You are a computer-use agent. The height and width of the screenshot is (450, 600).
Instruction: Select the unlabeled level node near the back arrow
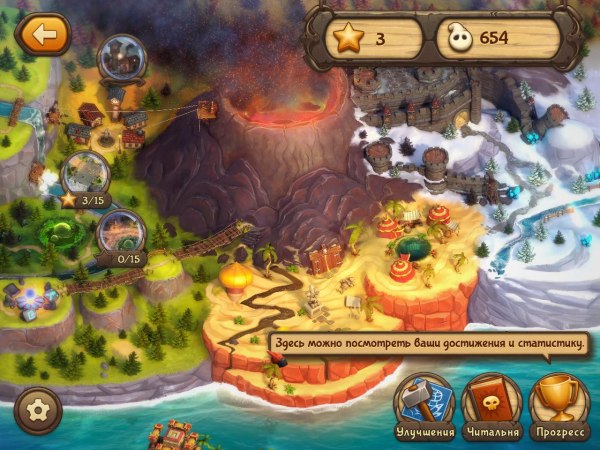pyautogui.click(x=125, y=59)
